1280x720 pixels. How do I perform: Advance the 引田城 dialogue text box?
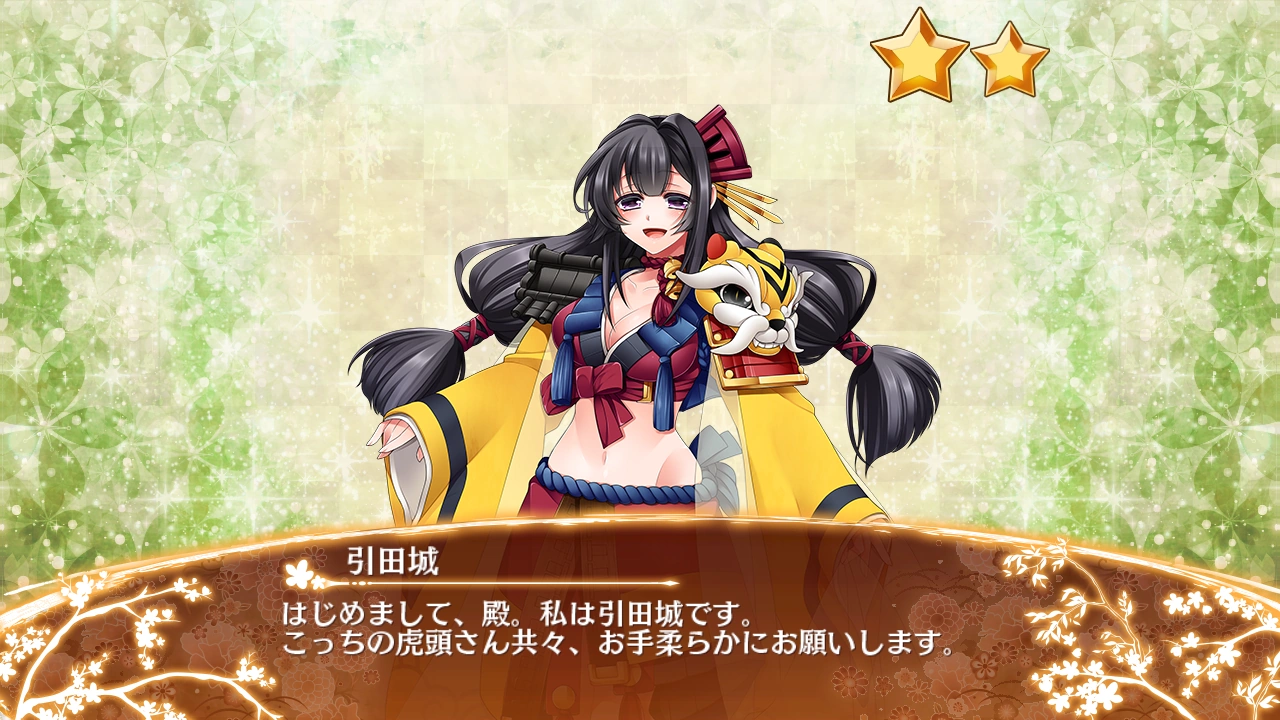(x=640, y=628)
